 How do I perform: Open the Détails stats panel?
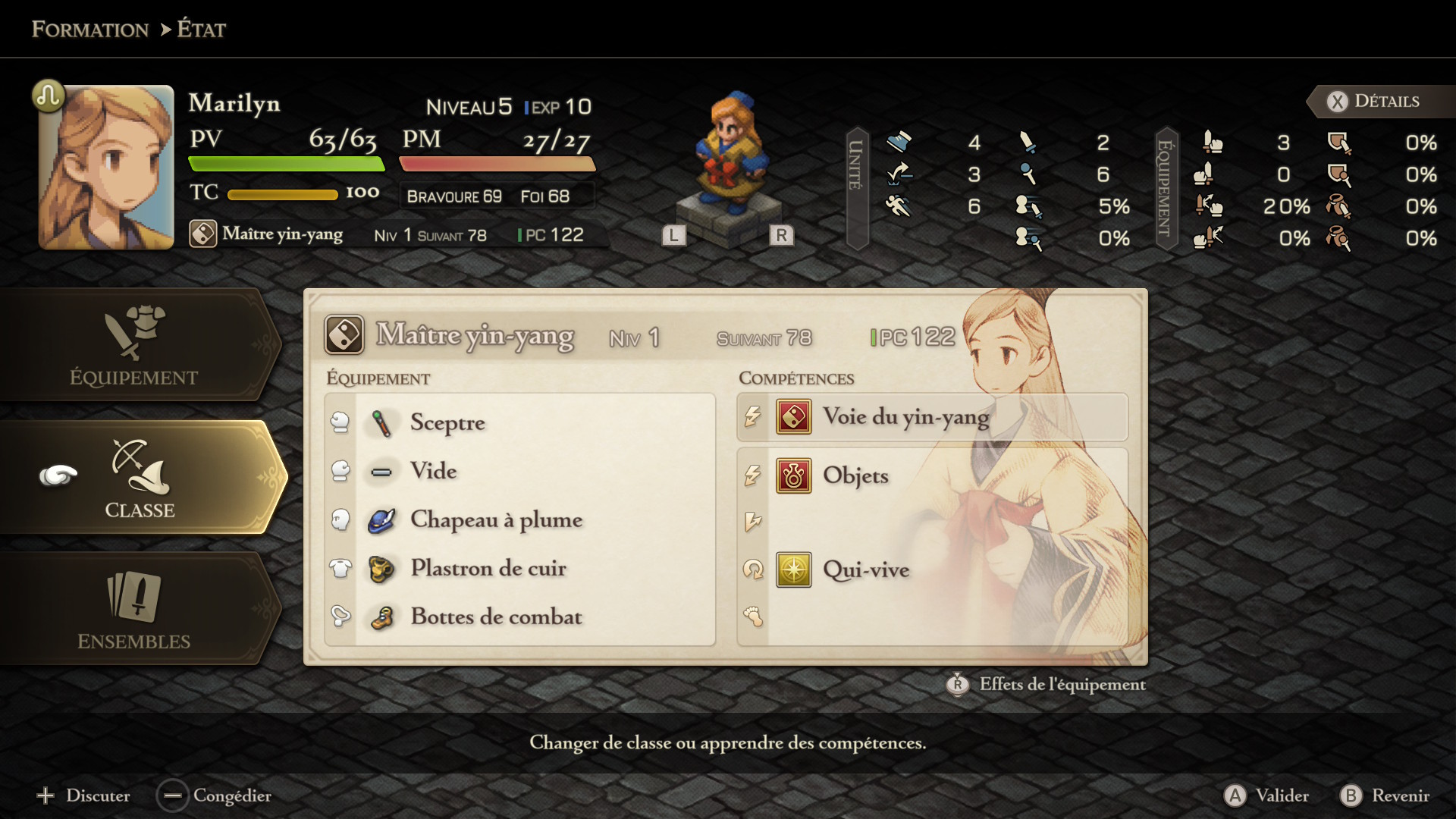click(1374, 102)
